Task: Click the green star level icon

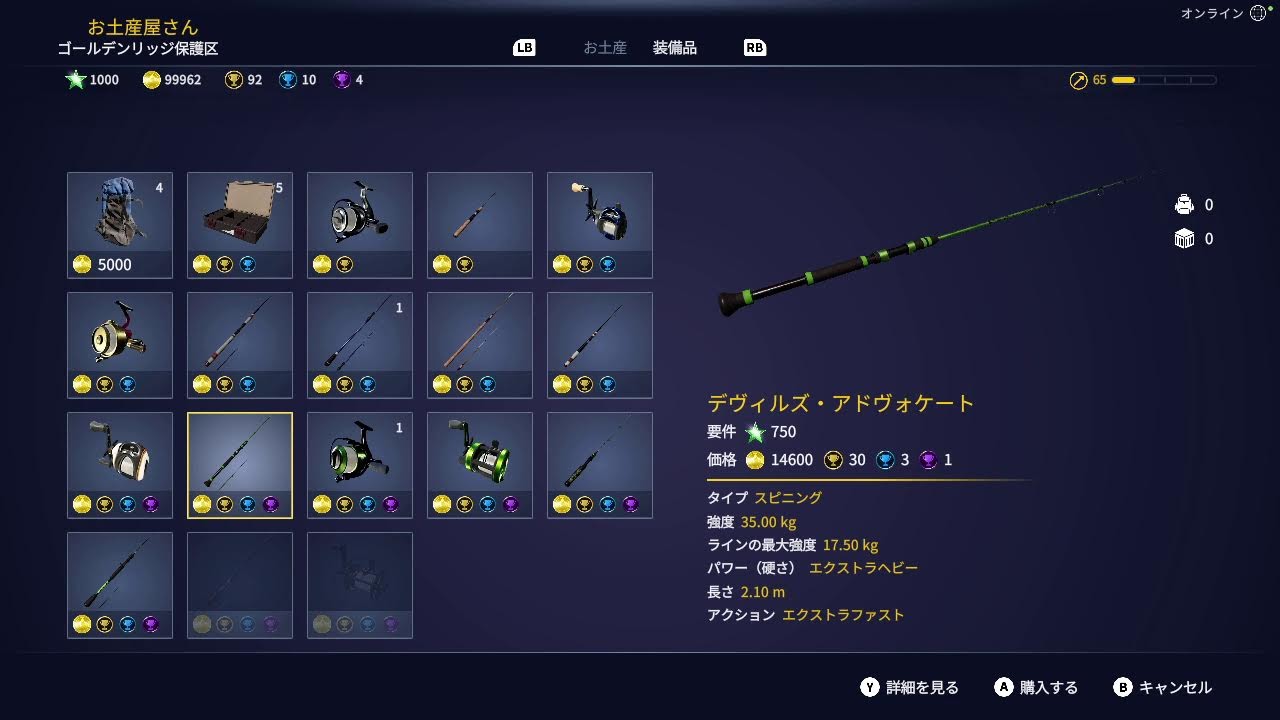Action: 74,80
